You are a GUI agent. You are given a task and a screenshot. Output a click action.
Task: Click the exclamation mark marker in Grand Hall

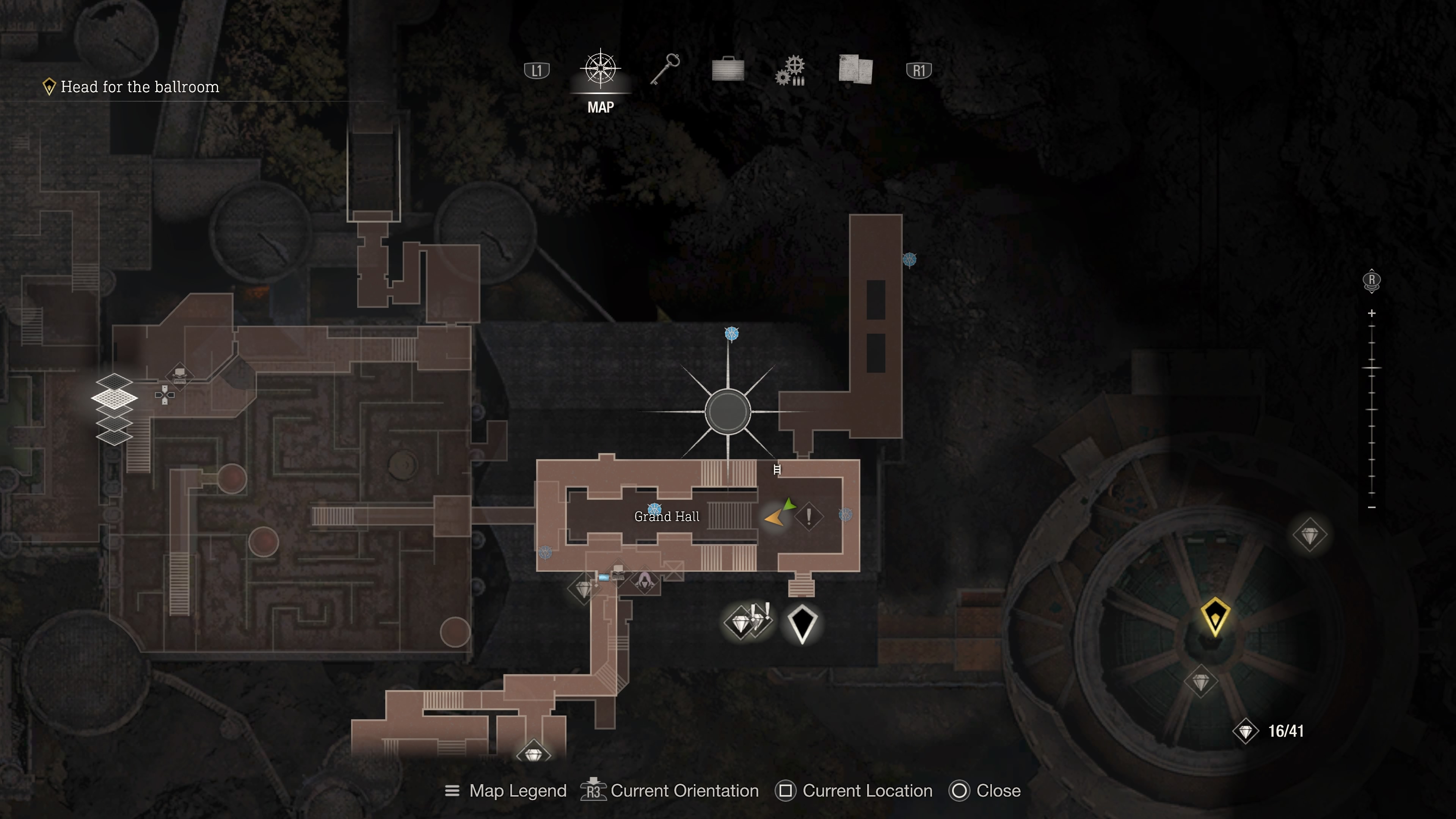click(x=809, y=516)
